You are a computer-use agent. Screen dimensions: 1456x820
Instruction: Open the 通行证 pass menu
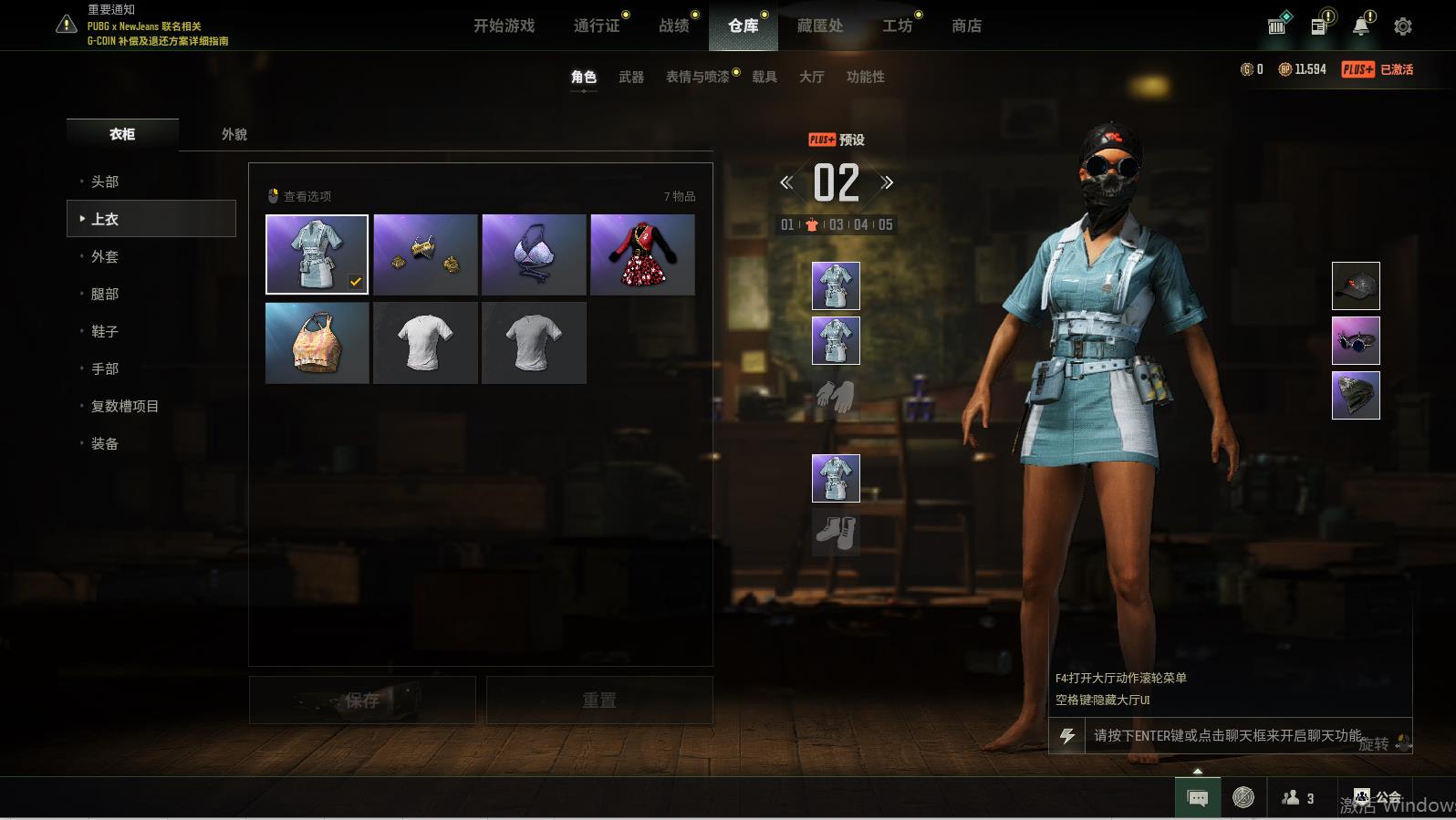pyautogui.click(x=597, y=26)
